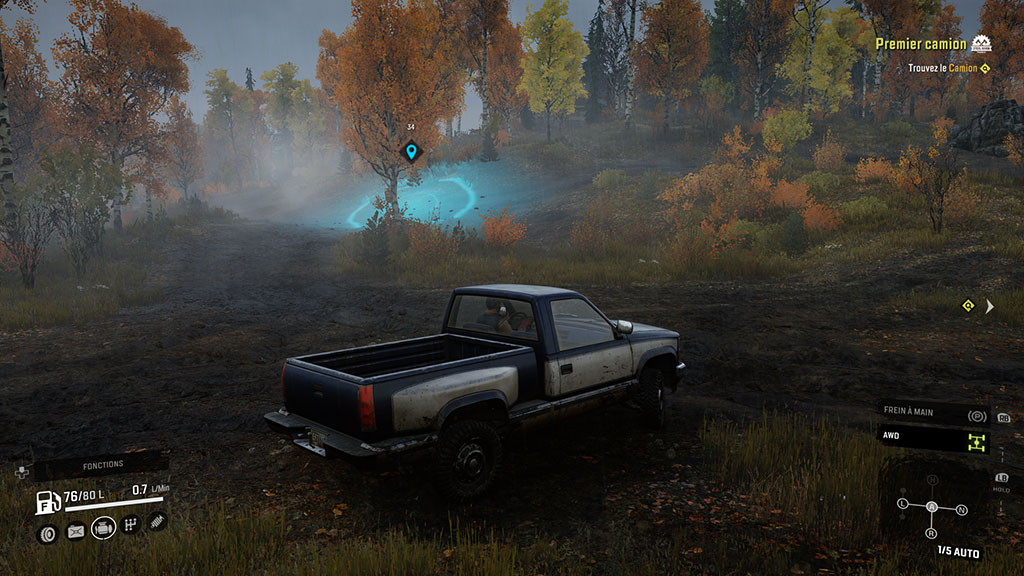This screenshot has height=576, width=1024.
Task: Shift the gearbox to R (reverse)
Action: [932, 533]
